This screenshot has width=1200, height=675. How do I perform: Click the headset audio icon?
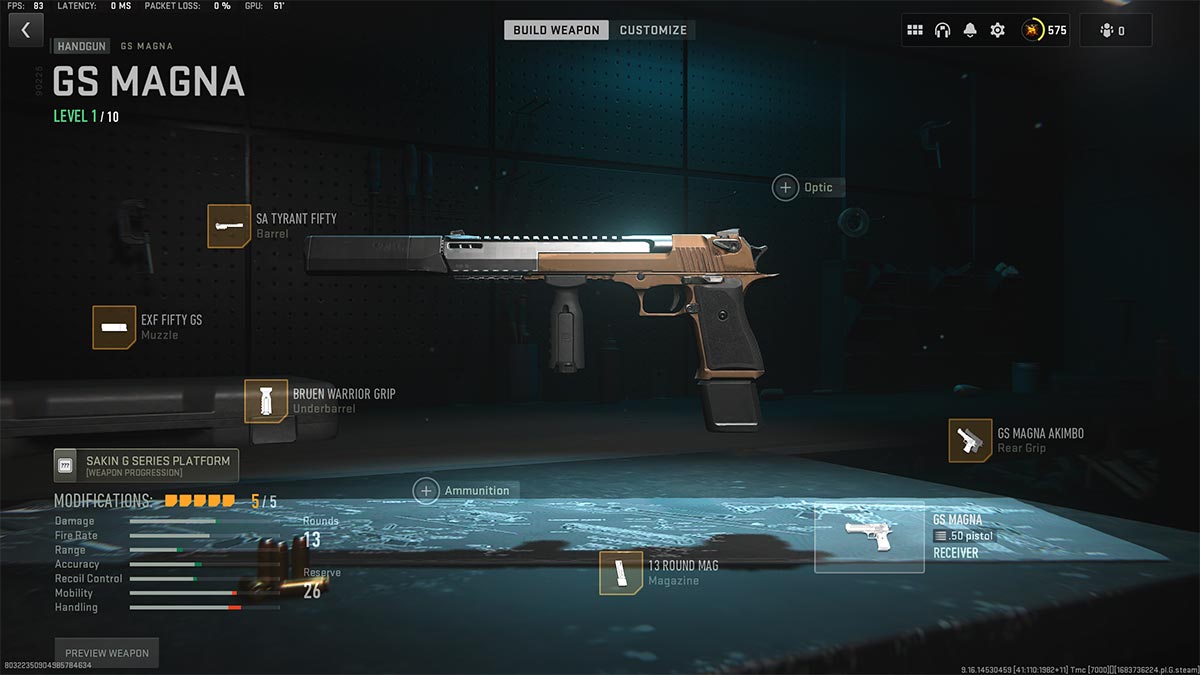click(942, 30)
